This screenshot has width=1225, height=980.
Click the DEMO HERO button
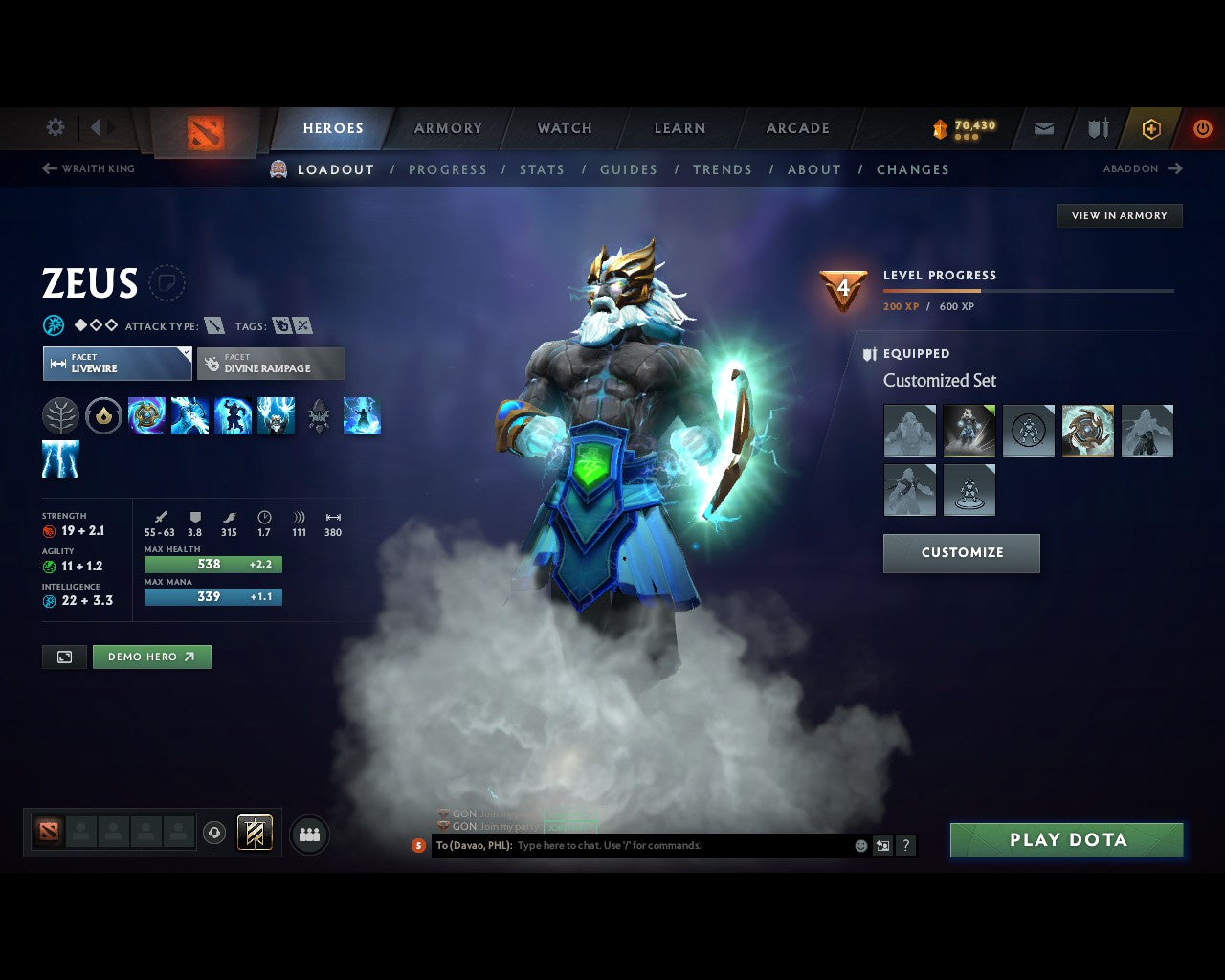(x=151, y=657)
